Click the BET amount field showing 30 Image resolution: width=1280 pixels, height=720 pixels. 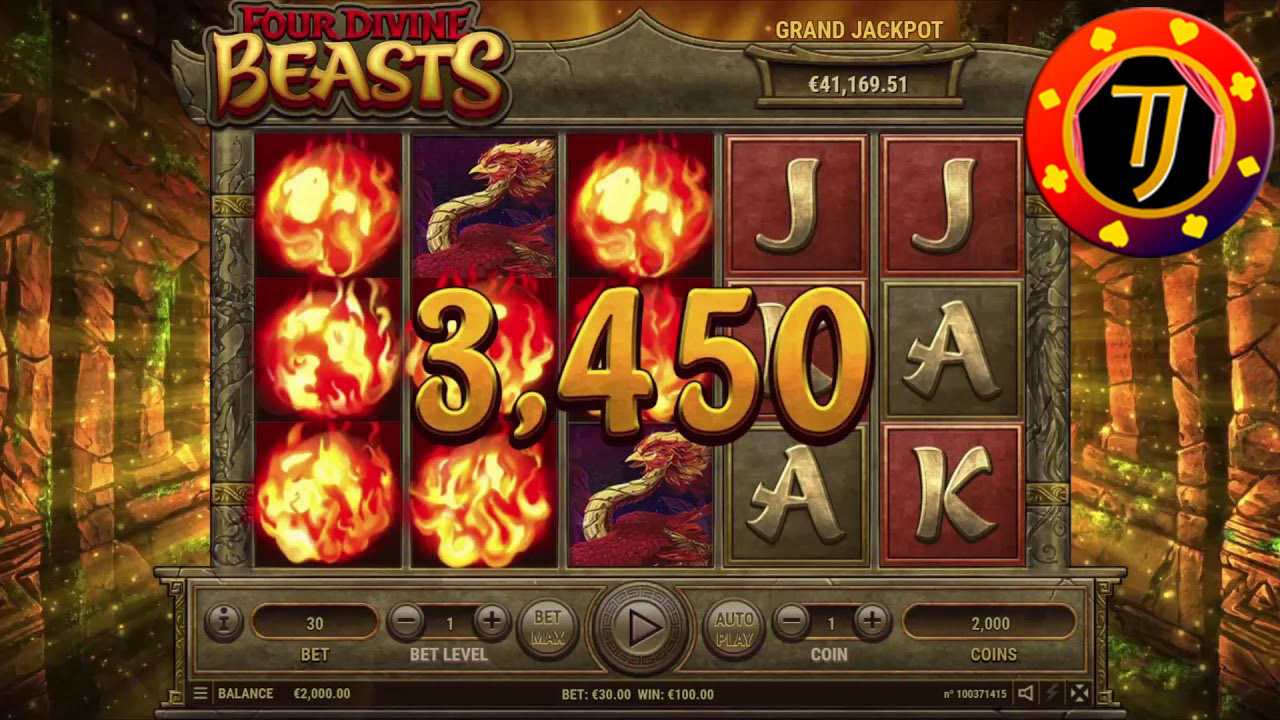[x=317, y=623]
